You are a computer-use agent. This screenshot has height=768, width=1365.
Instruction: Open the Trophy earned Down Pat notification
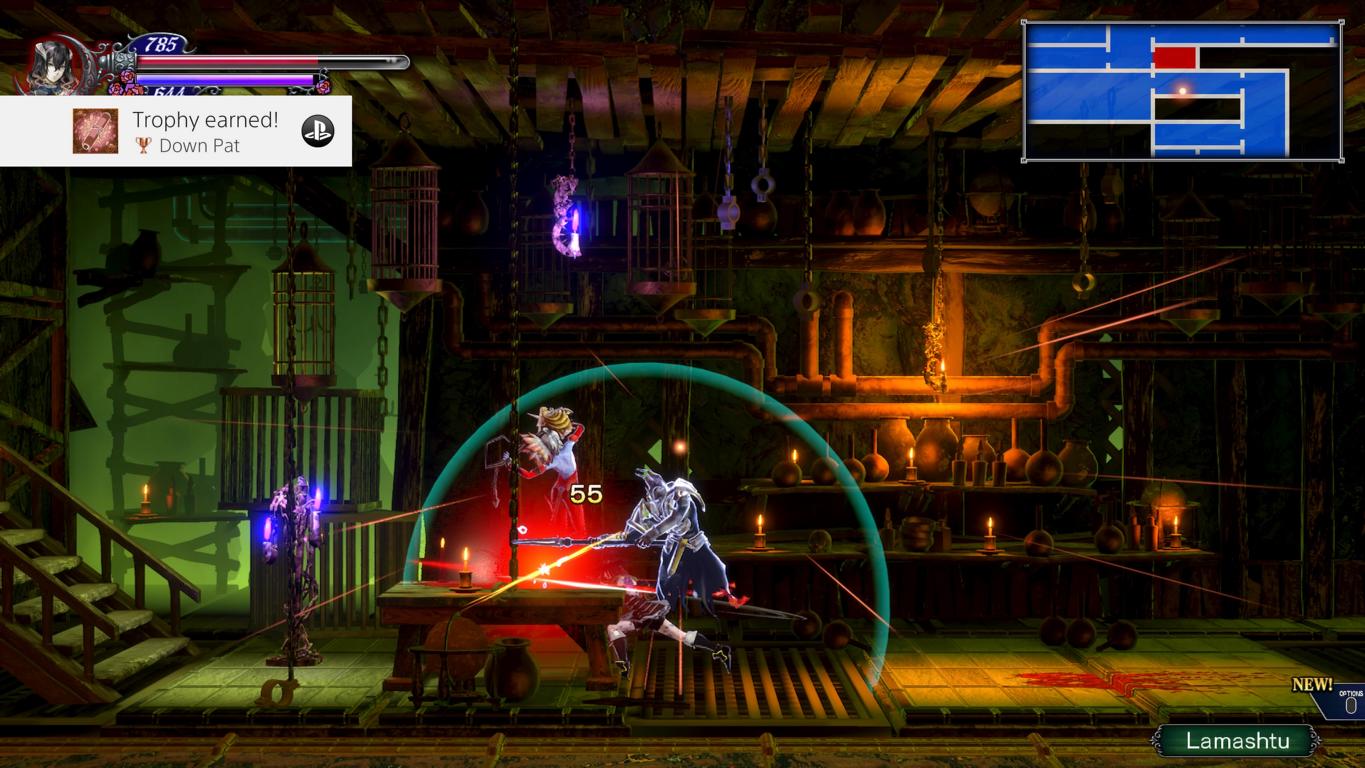pos(205,131)
